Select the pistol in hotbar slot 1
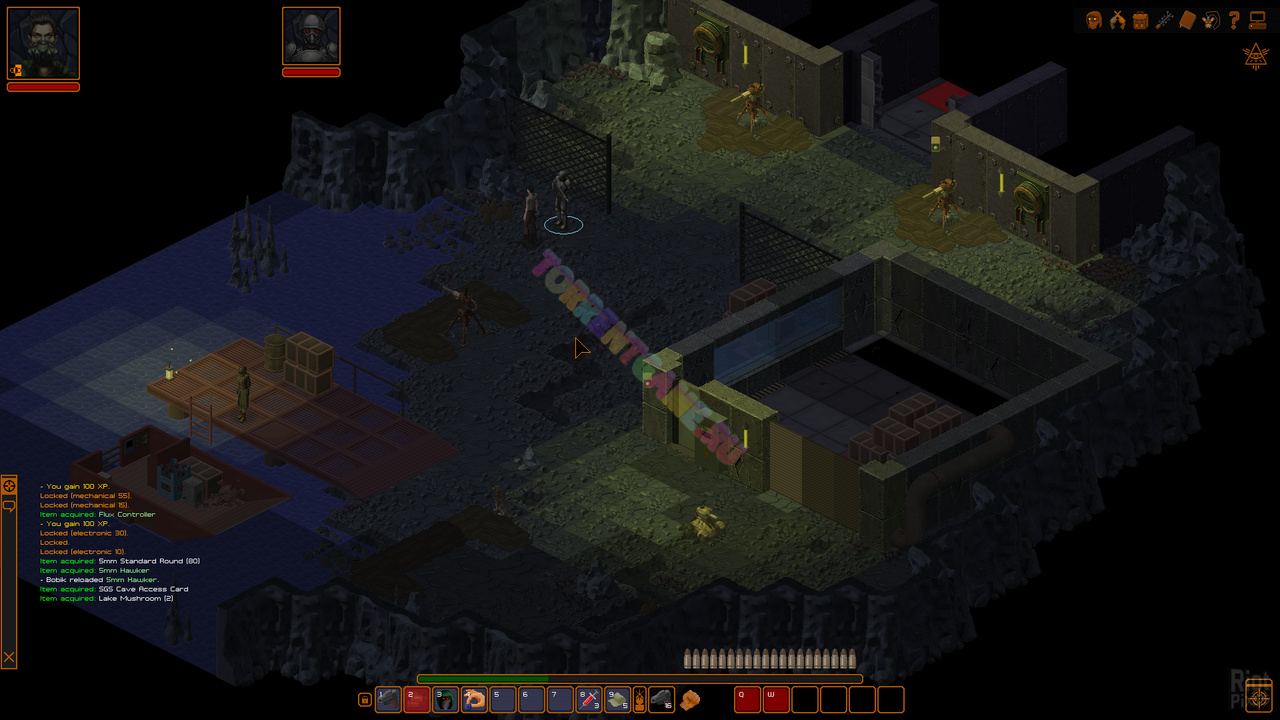Image resolution: width=1280 pixels, height=720 pixels. pos(388,699)
